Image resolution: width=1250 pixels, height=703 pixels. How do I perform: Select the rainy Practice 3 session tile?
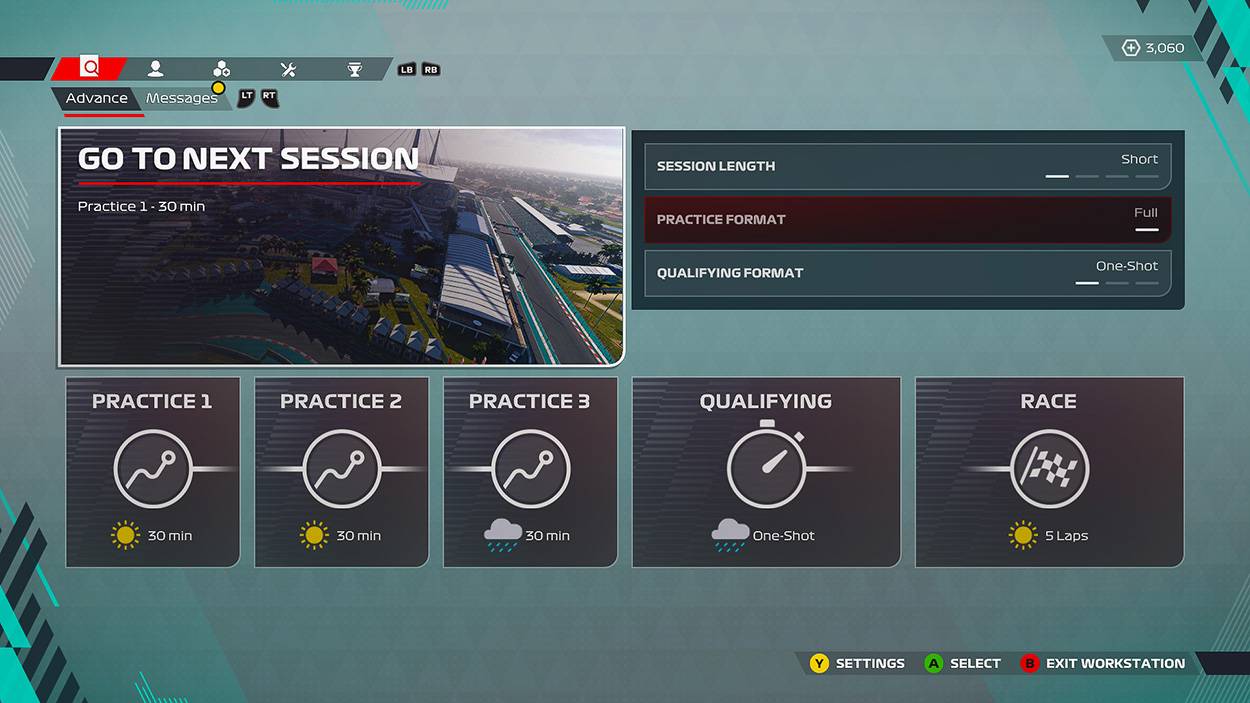coord(530,472)
